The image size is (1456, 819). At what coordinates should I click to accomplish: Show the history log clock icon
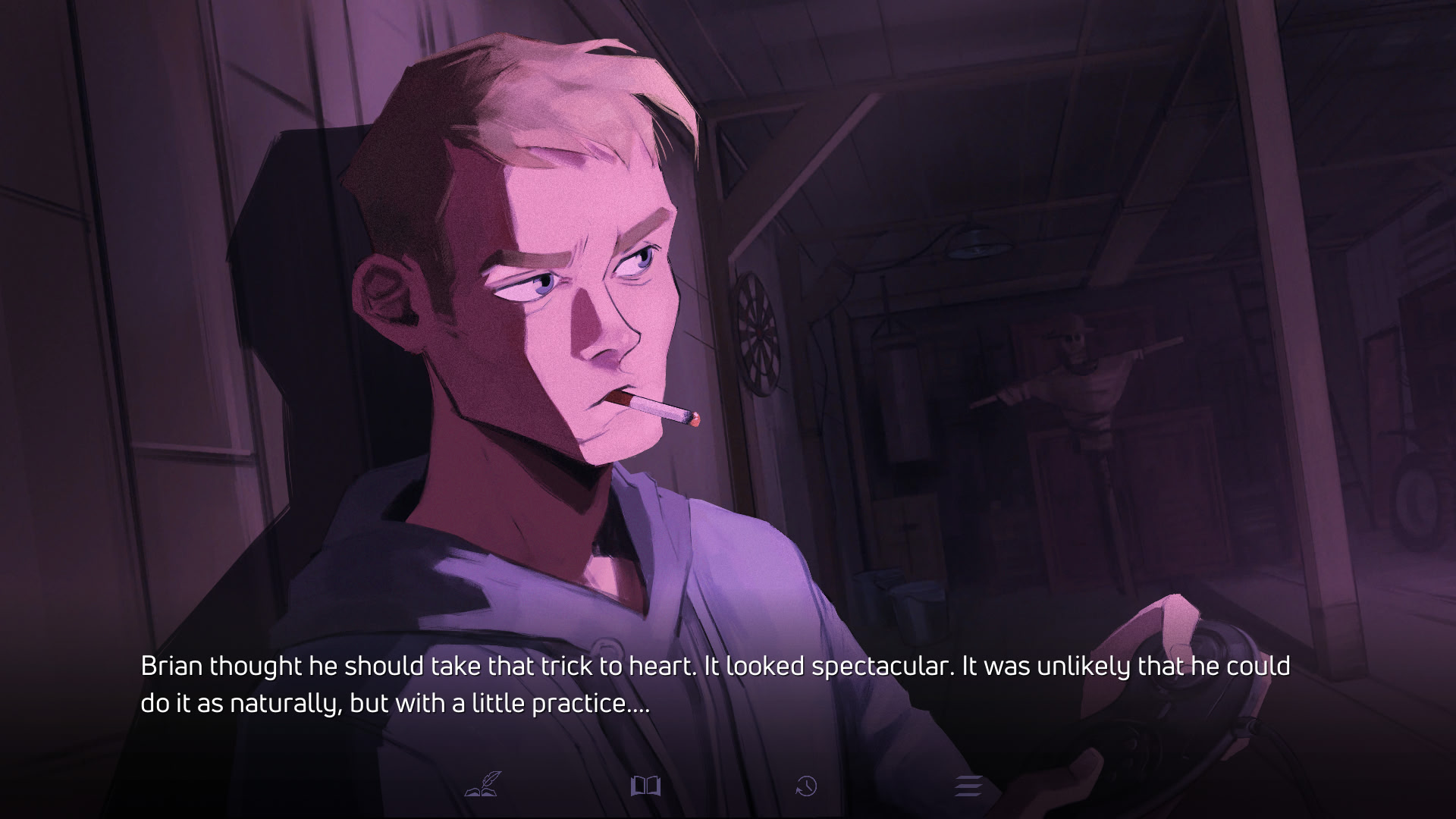(806, 786)
